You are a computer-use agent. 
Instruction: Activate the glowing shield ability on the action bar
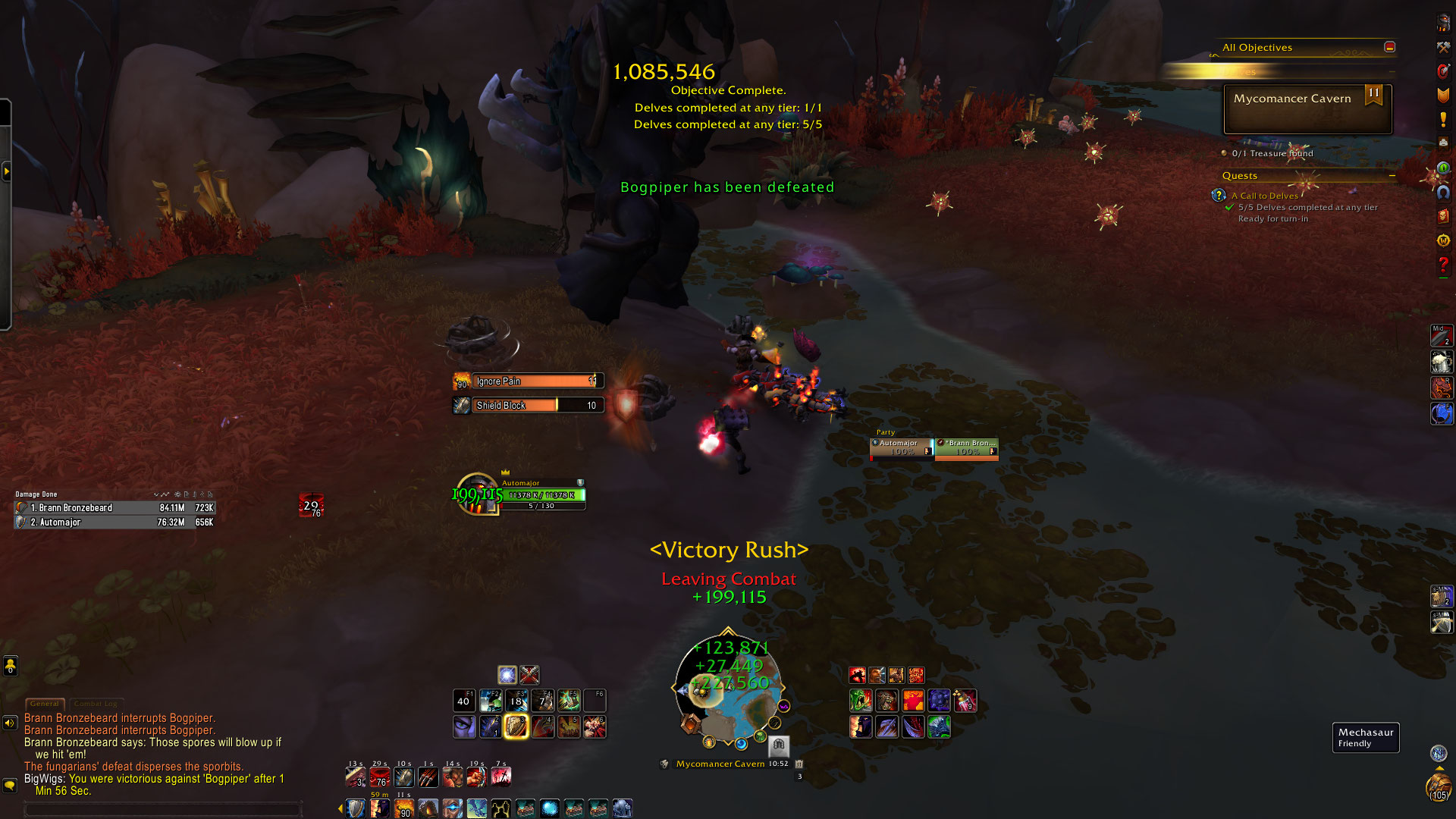tap(516, 726)
